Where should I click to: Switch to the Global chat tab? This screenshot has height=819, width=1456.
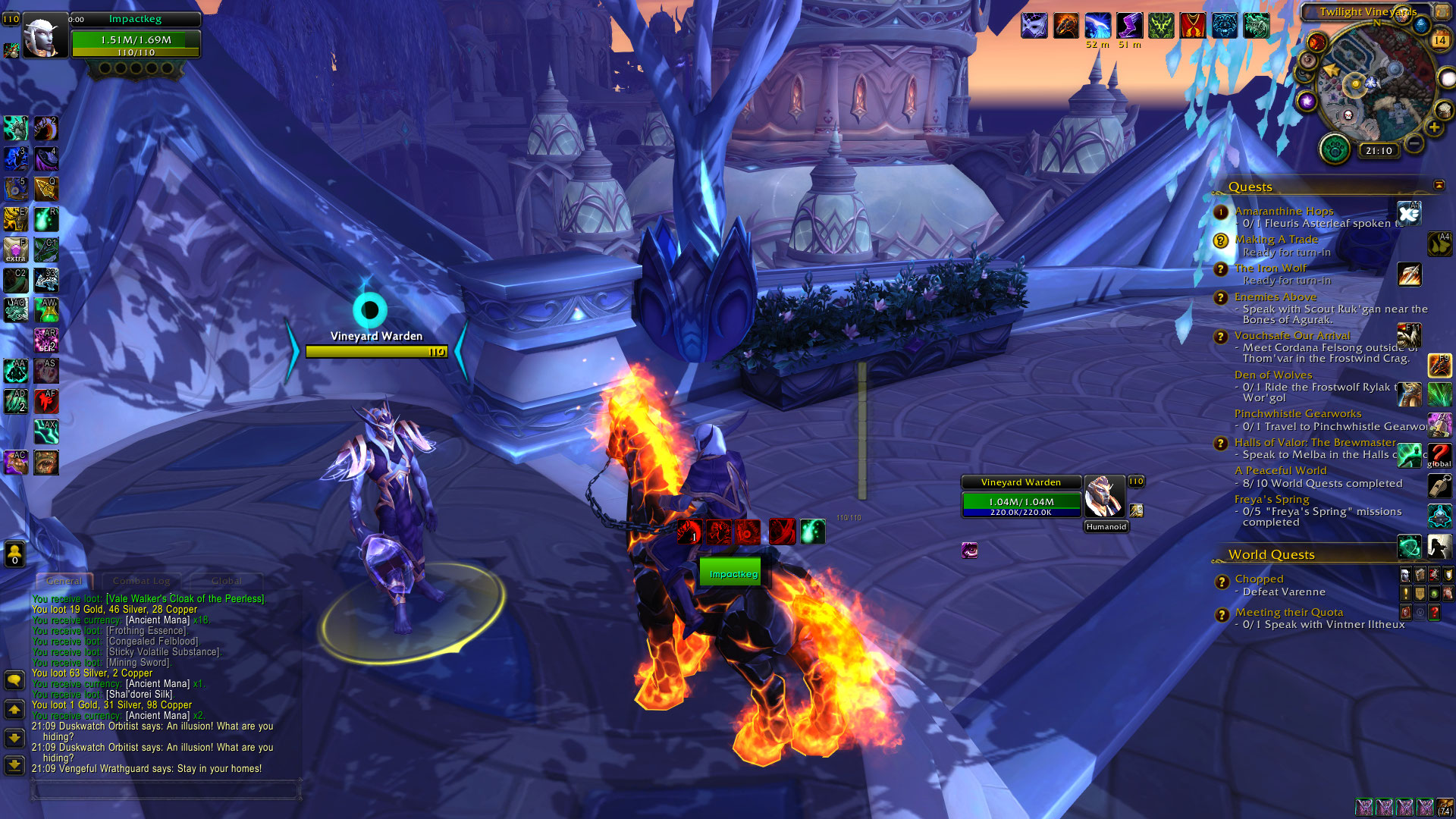pos(226,581)
